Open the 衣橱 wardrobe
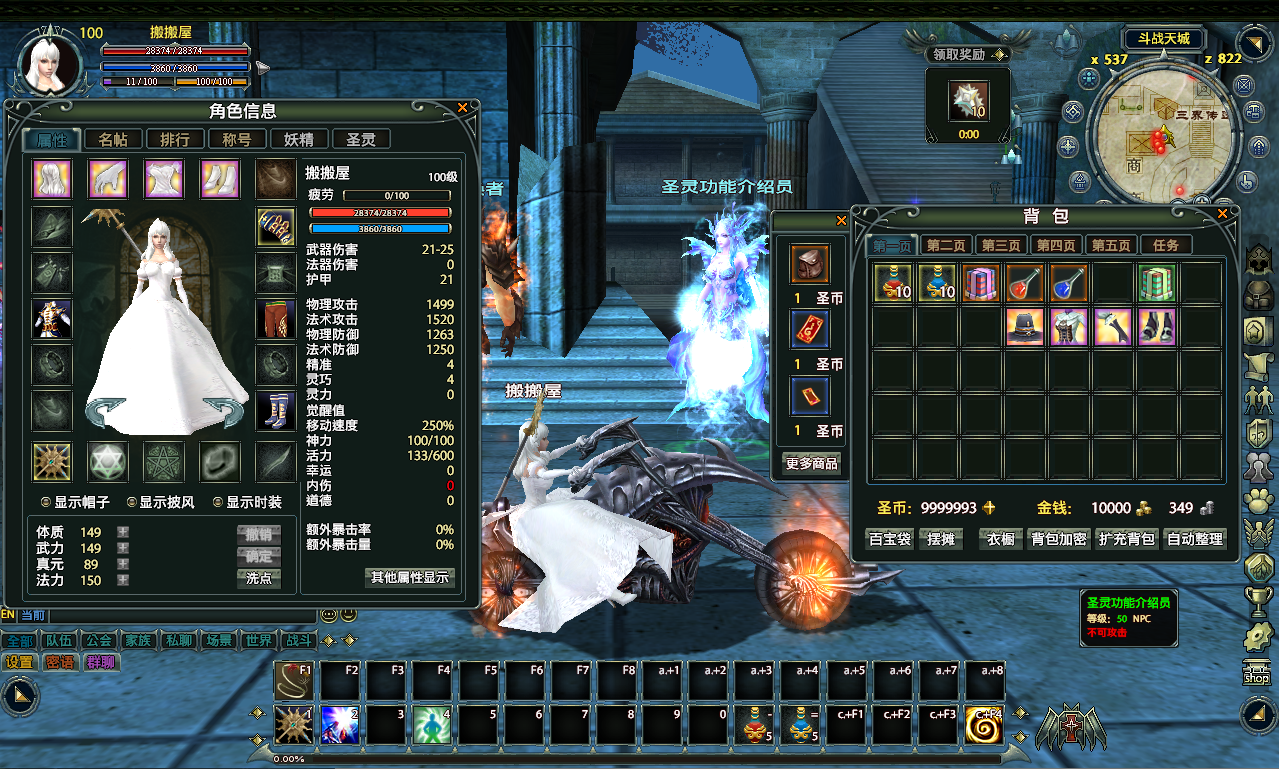This screenshot has height=769, width=1279. [x=1001, y=539]
